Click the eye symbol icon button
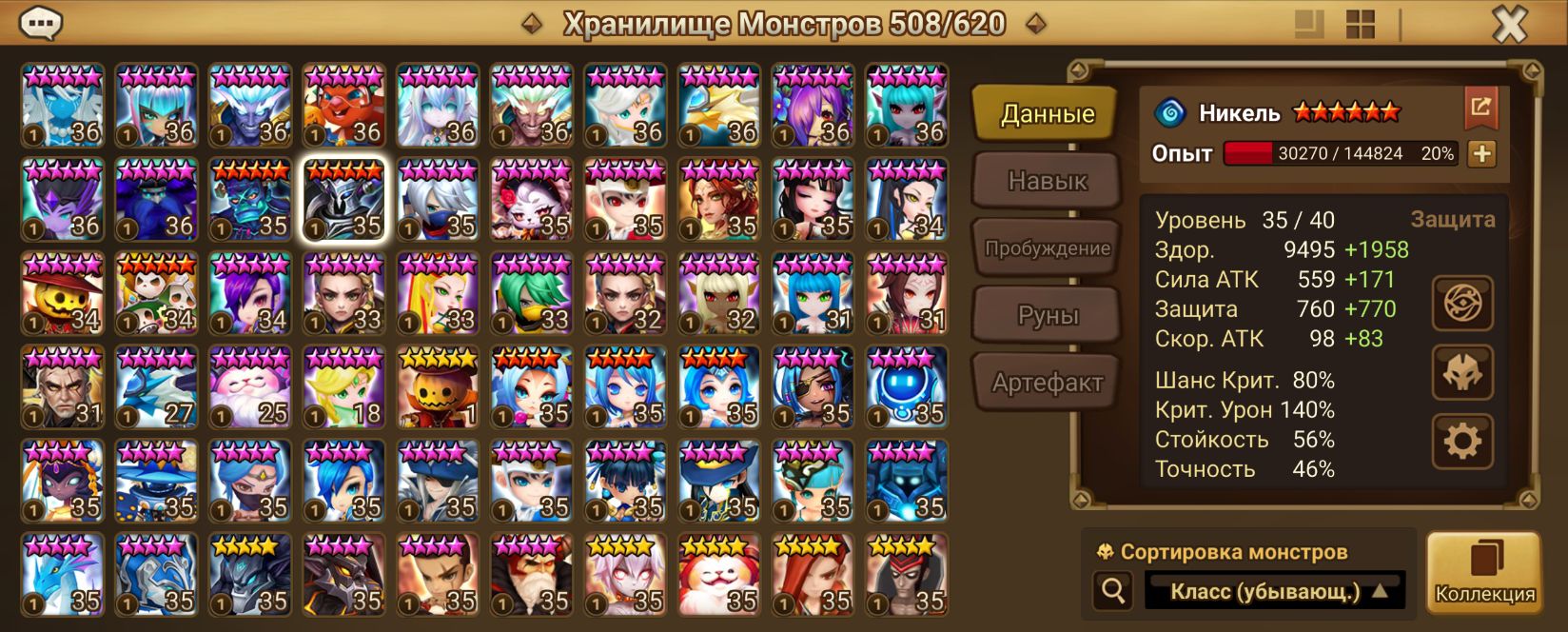The height and width of the screenshot is (632, 1568). tap(1462, 304)
